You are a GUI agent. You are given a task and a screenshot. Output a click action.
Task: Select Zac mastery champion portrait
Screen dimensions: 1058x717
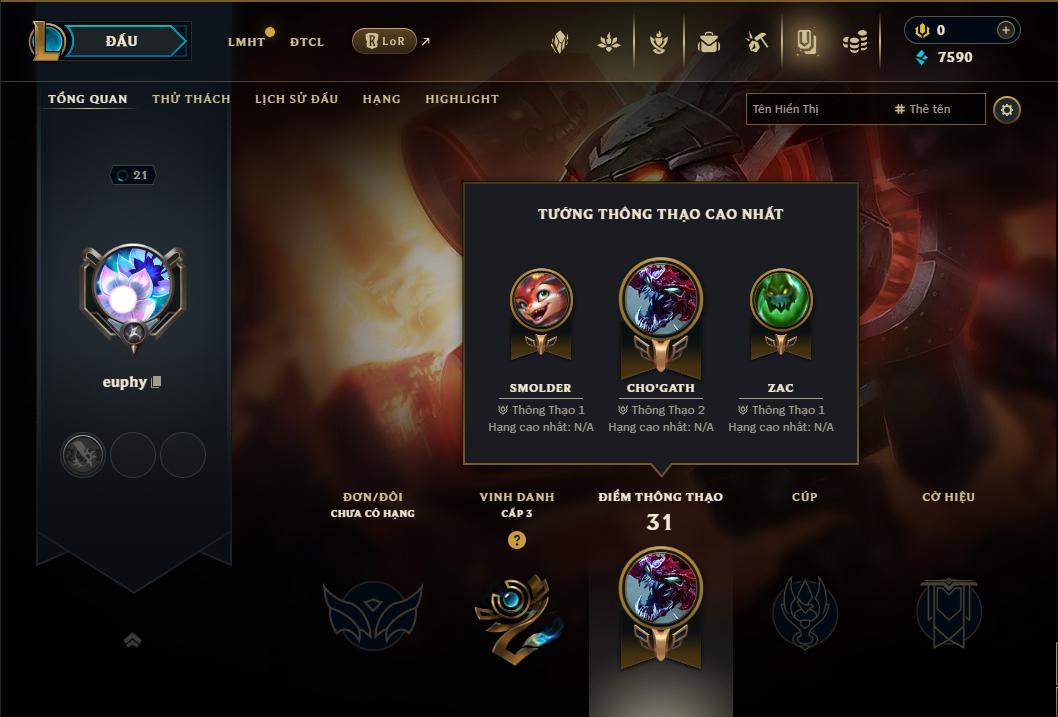(781, 299)
